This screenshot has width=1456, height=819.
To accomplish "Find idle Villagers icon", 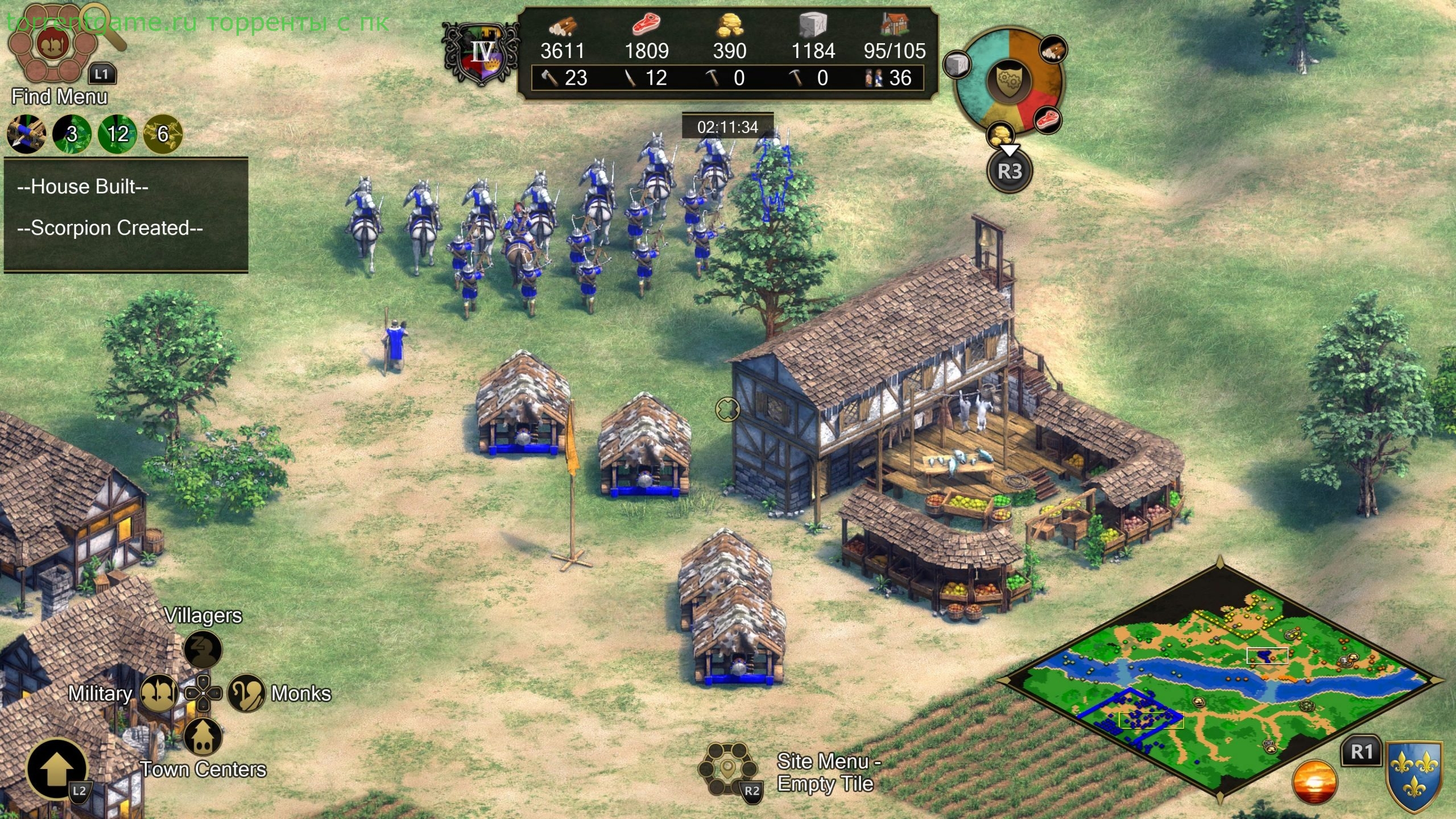I will coord(203,649).
